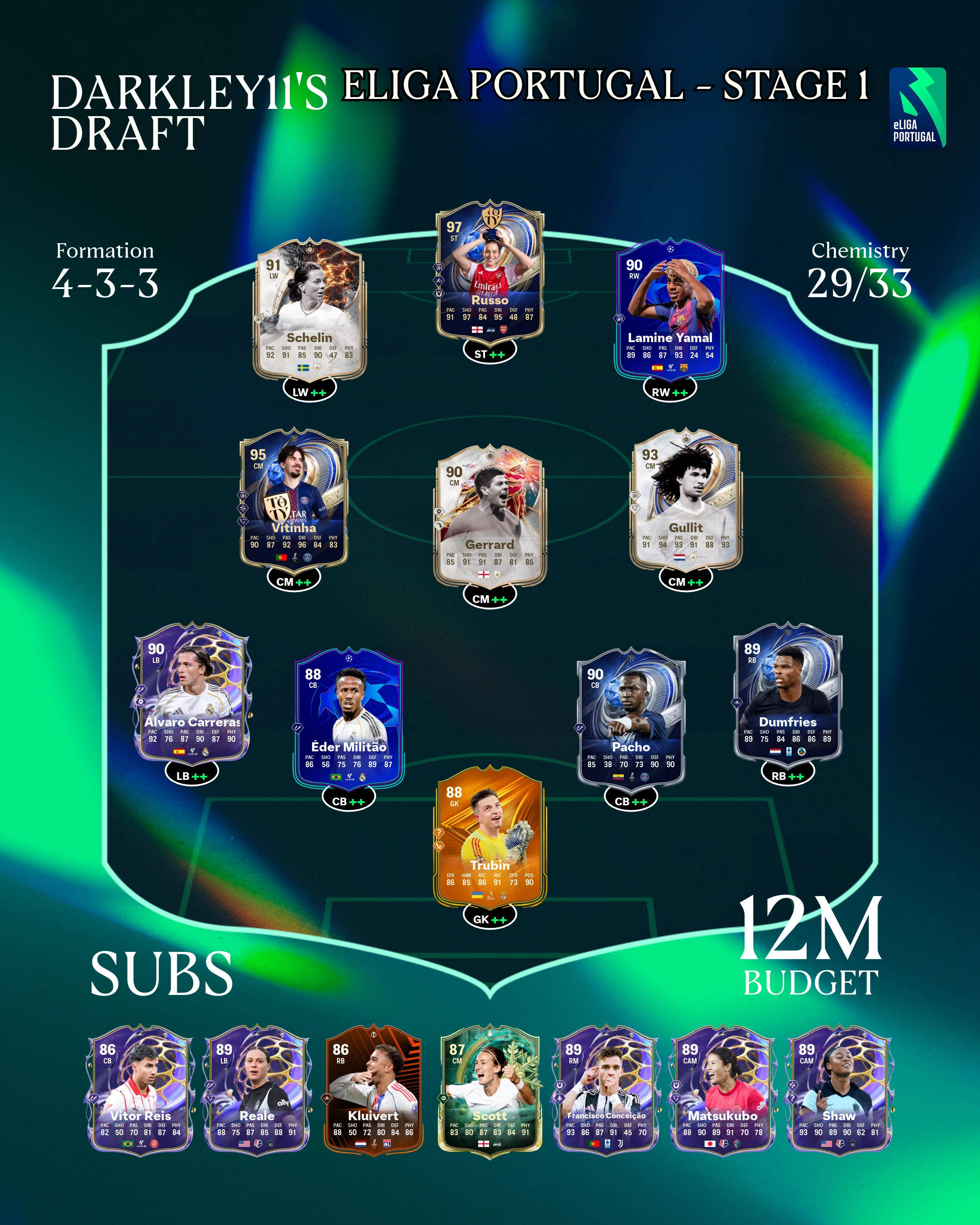Select the Álvaro Carreras left back card

pyautogui.click(x=191, y=694)
